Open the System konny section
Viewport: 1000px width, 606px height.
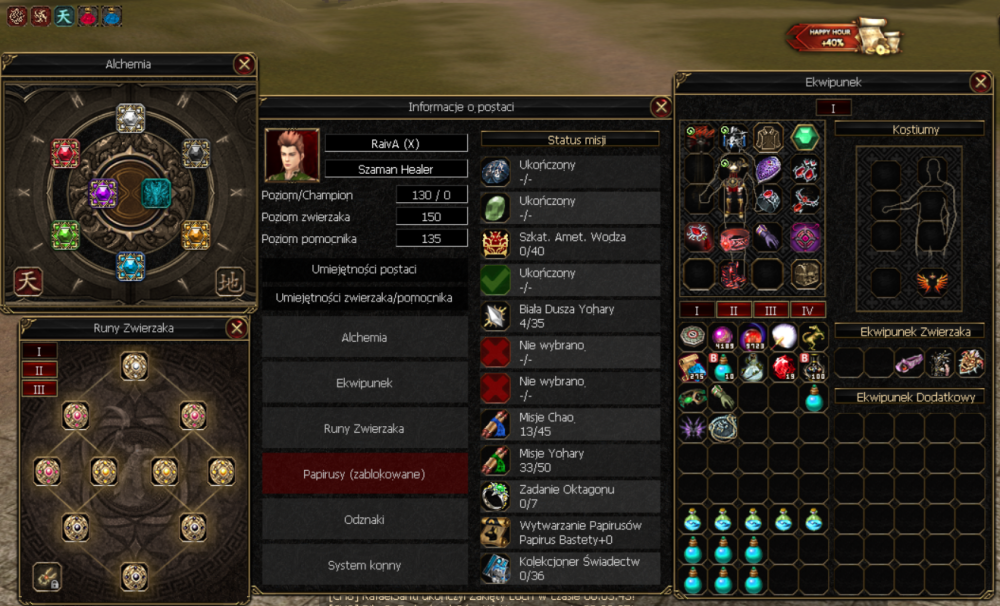click(x=364, y=565)
